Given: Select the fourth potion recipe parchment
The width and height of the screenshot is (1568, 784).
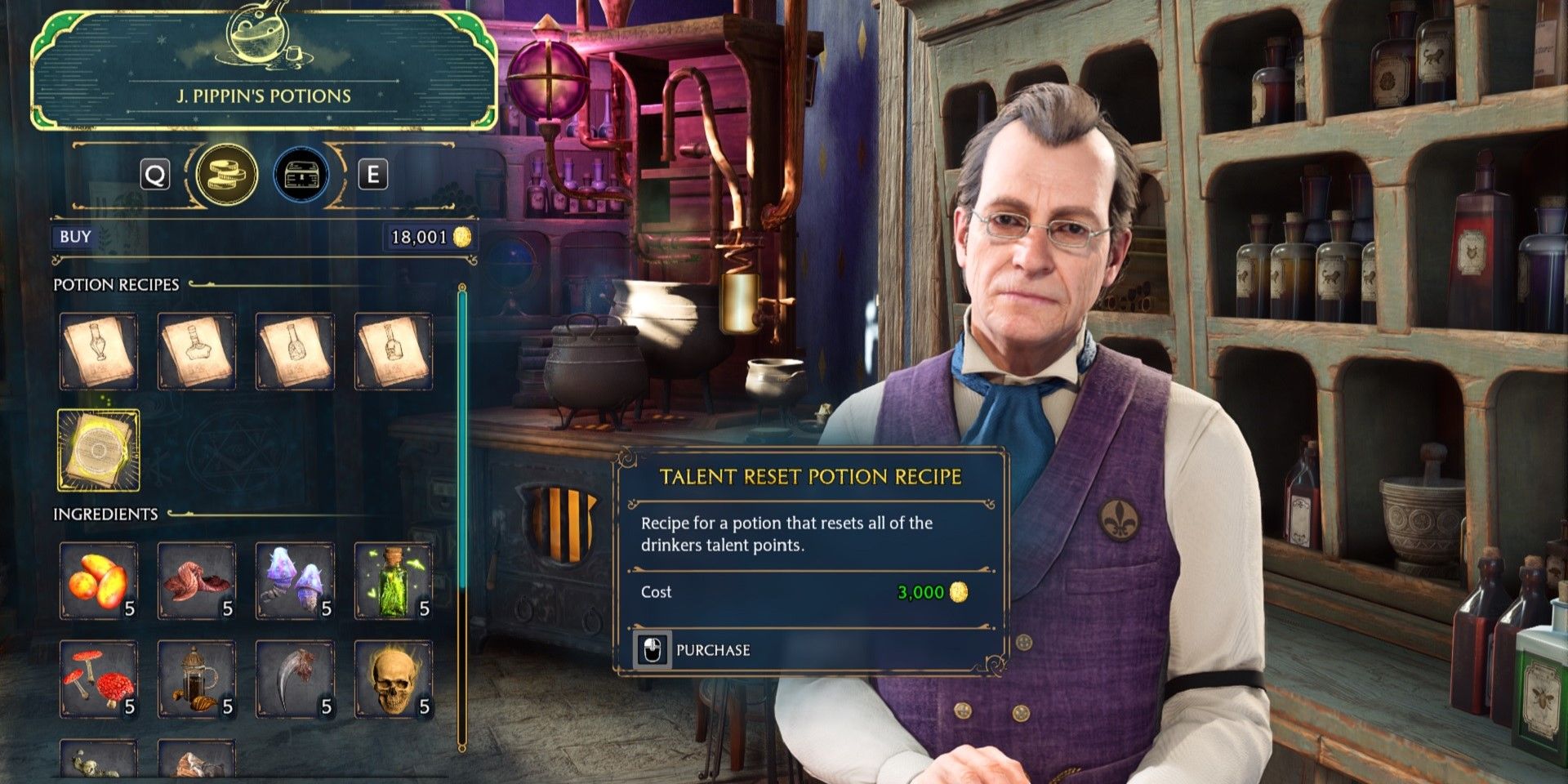Looking at the screenshot, I should pyautogui.click(x=394, y=350).
